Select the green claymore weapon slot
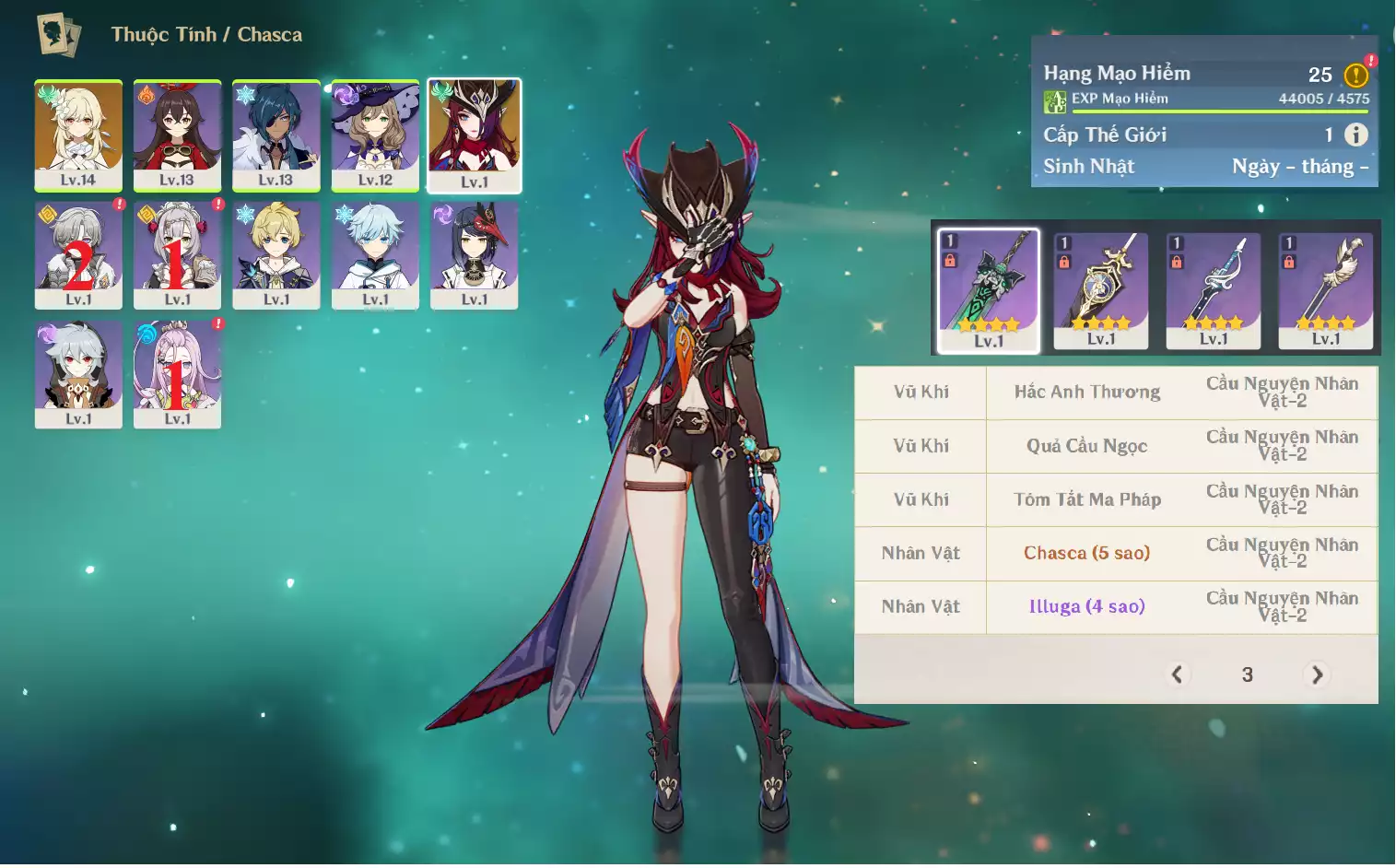Screen dimensions: 1396x868 (x=989, y=289)
